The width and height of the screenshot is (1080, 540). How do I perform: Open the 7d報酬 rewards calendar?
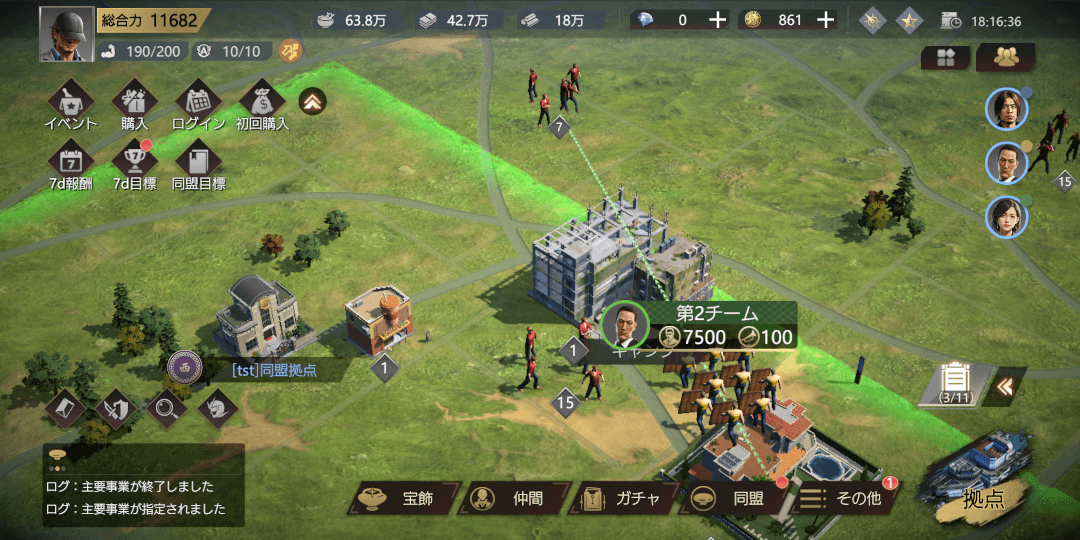pos(71,164)
